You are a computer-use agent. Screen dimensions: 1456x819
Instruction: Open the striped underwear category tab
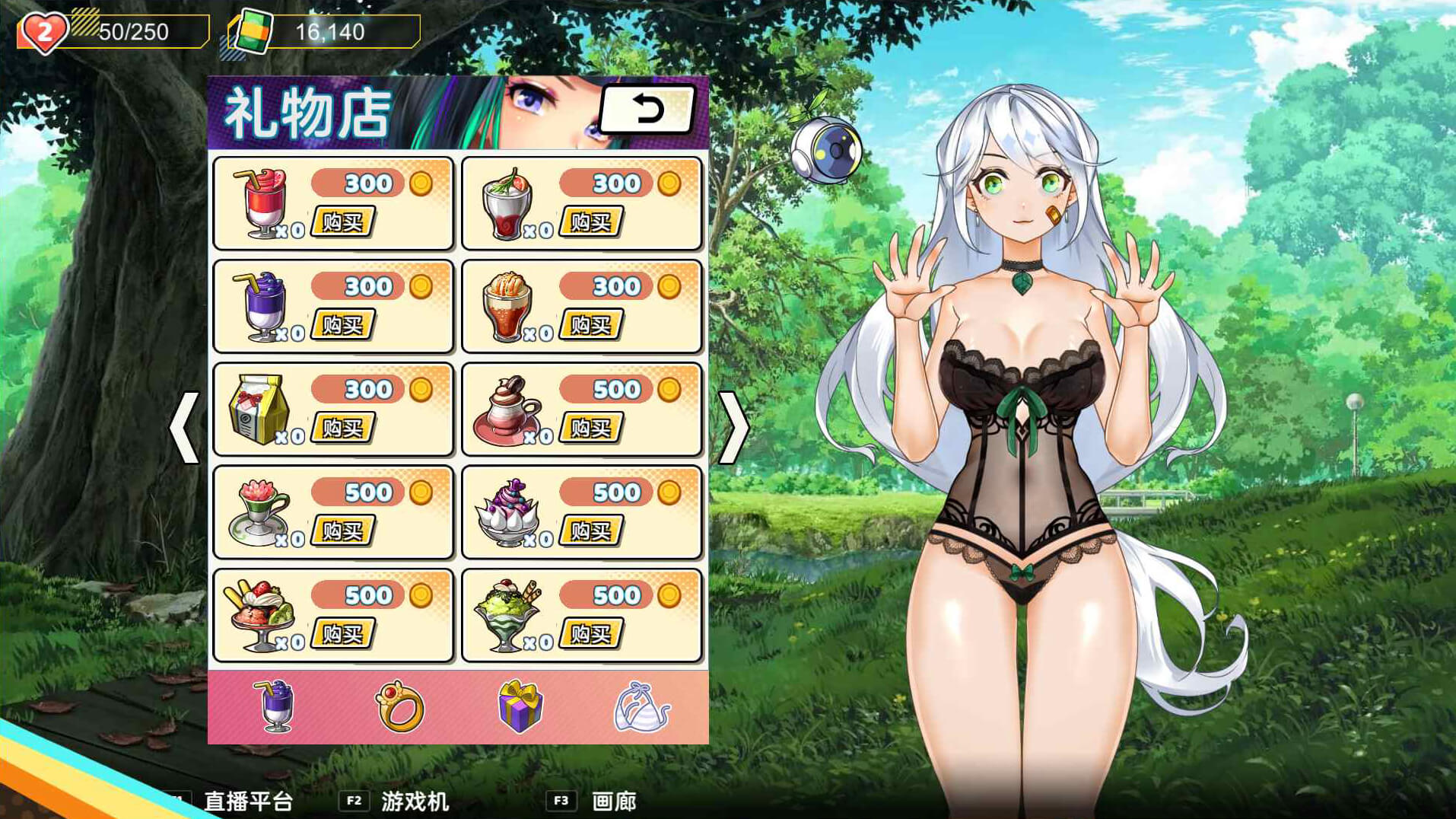641,706
